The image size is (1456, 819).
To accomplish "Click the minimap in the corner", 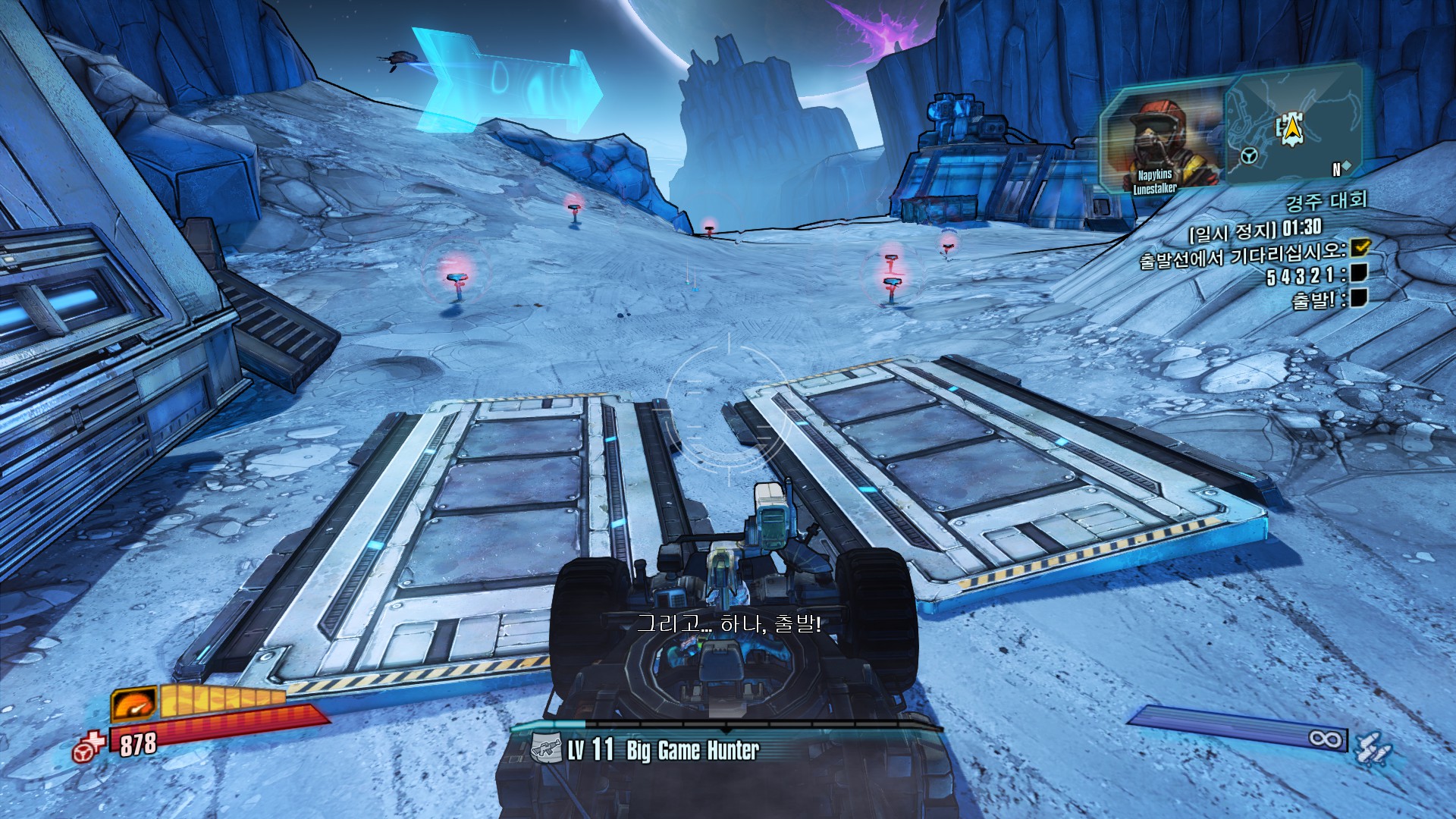I will pyautogui.click(x=1293, y=125).
